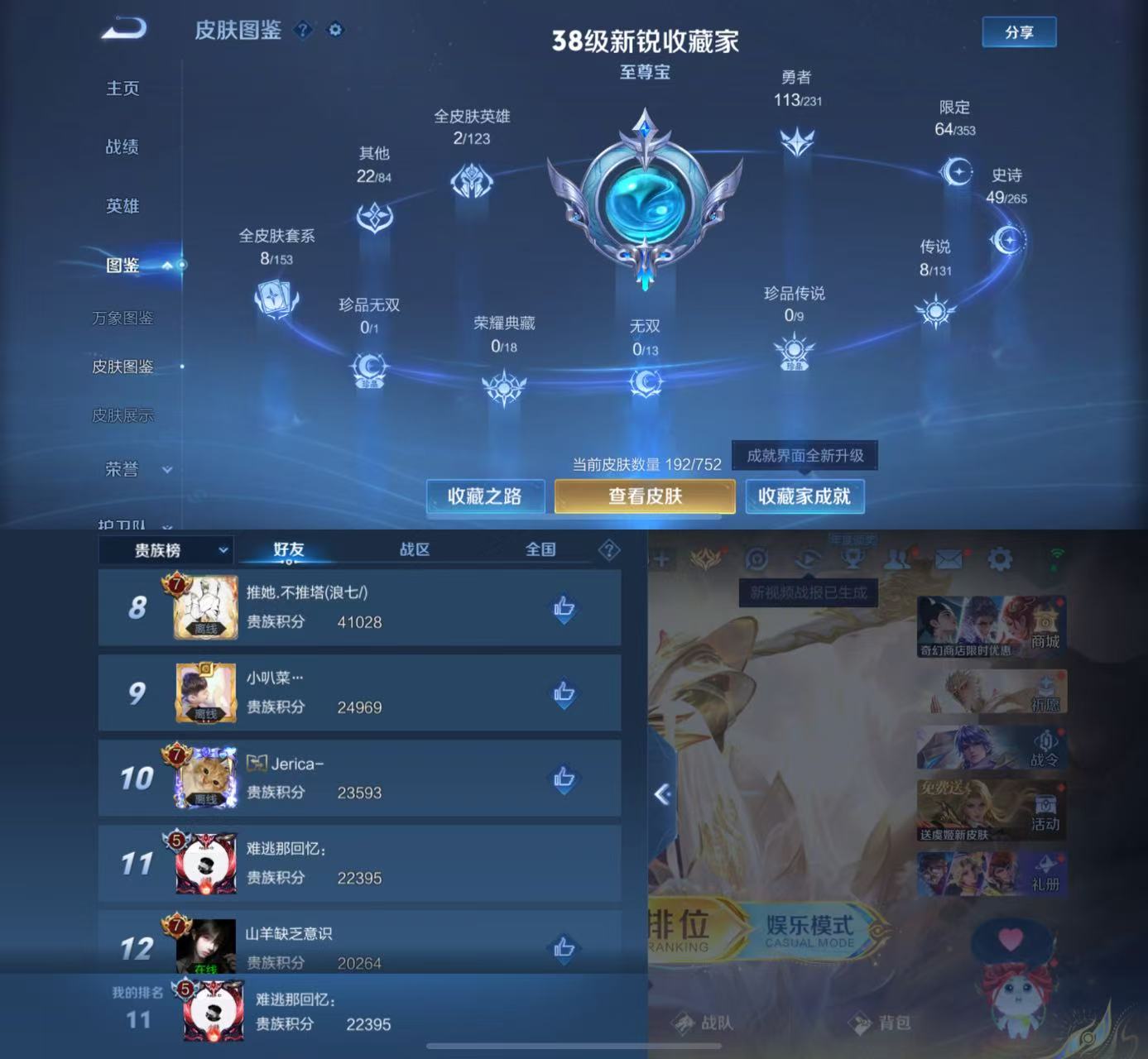Open the 贵族榜 dropdown
Image resolution: width=1148 pixels, height=1059 pixels.
click(166, 549)
